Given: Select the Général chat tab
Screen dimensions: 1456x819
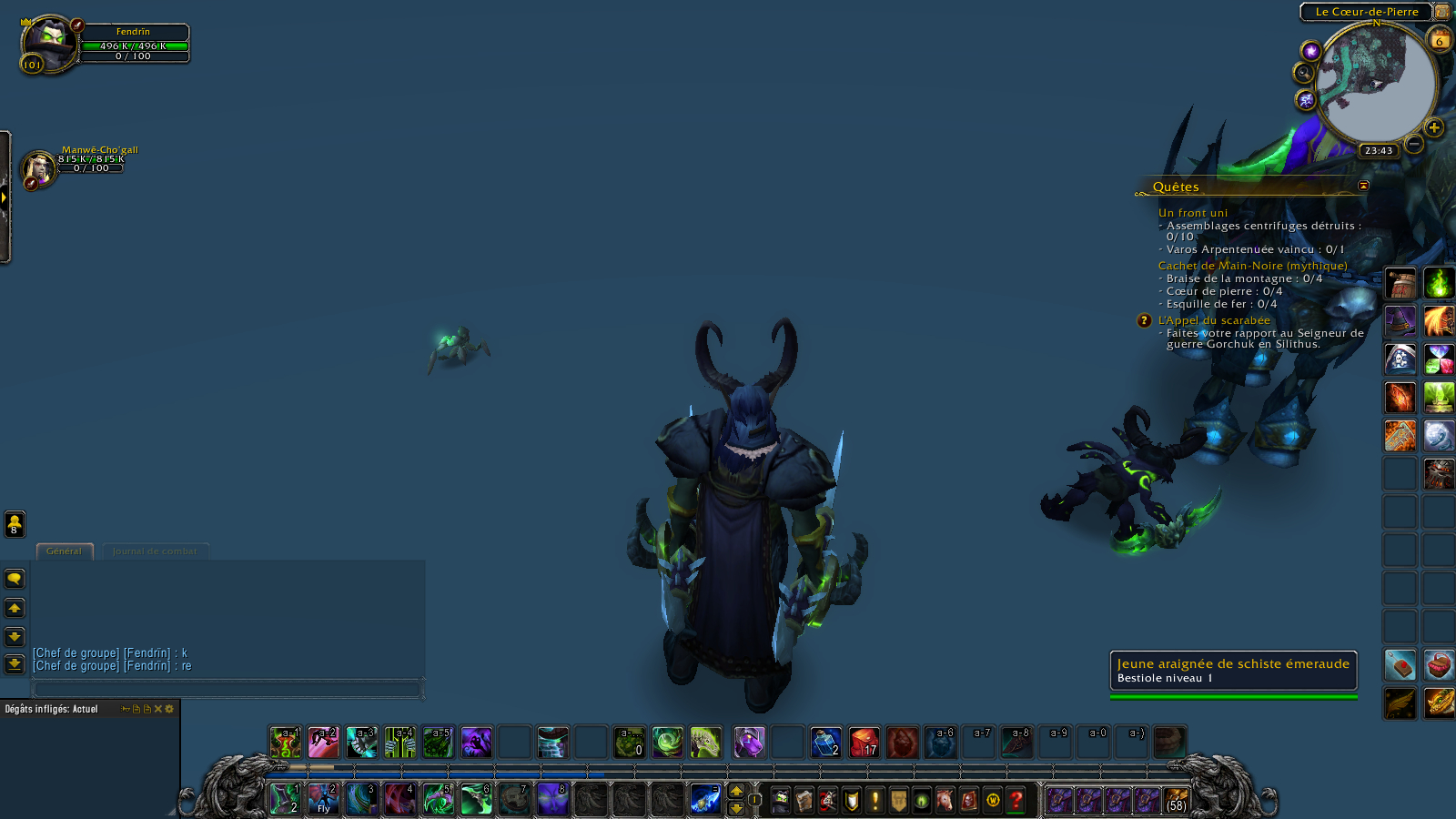Looking at the screenshot, I should coord(64,551).
